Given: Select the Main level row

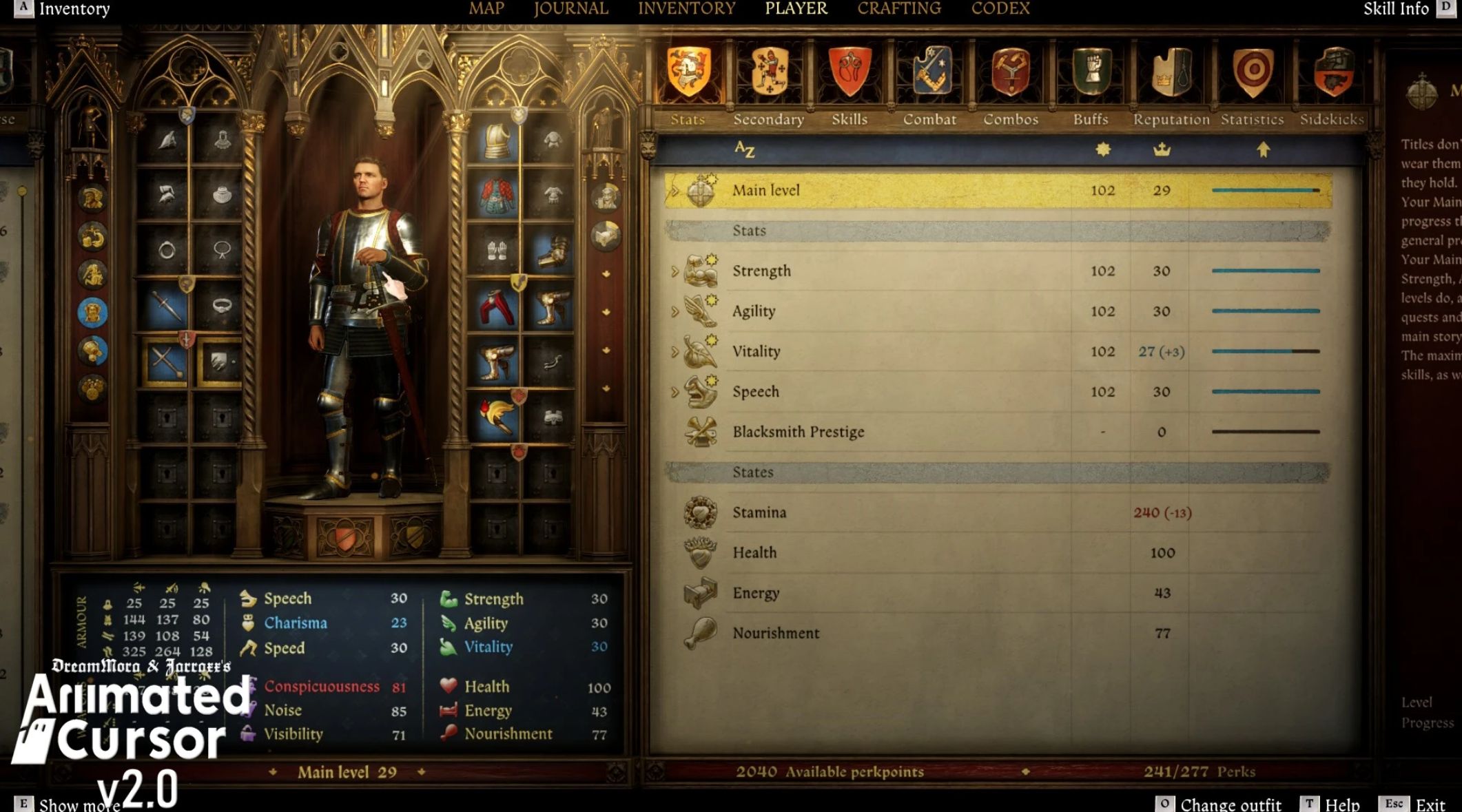Looking at the screenshot, I should pyautogui.click(x=765, y=190).
